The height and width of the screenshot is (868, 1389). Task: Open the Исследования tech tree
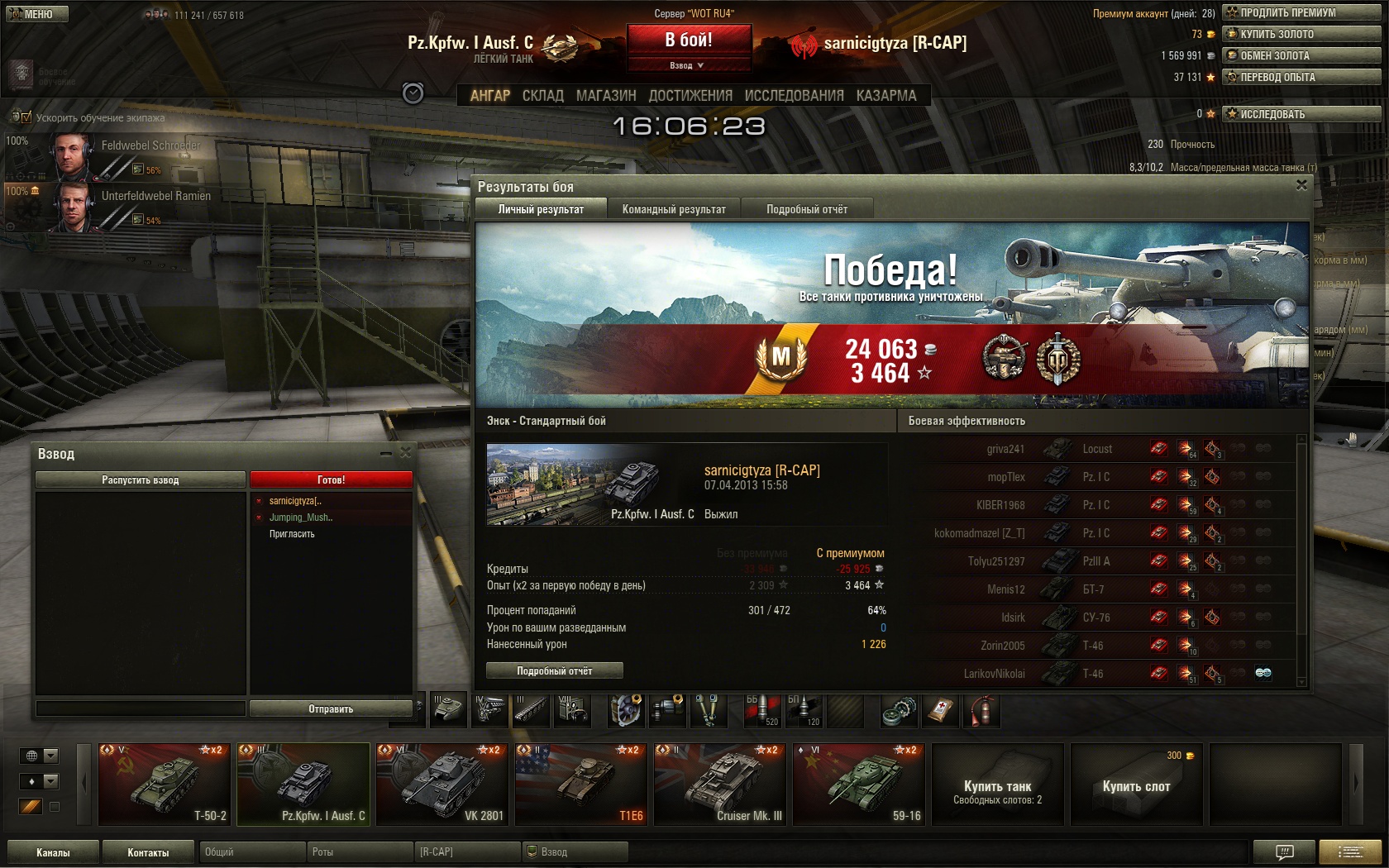click(794, 96)
